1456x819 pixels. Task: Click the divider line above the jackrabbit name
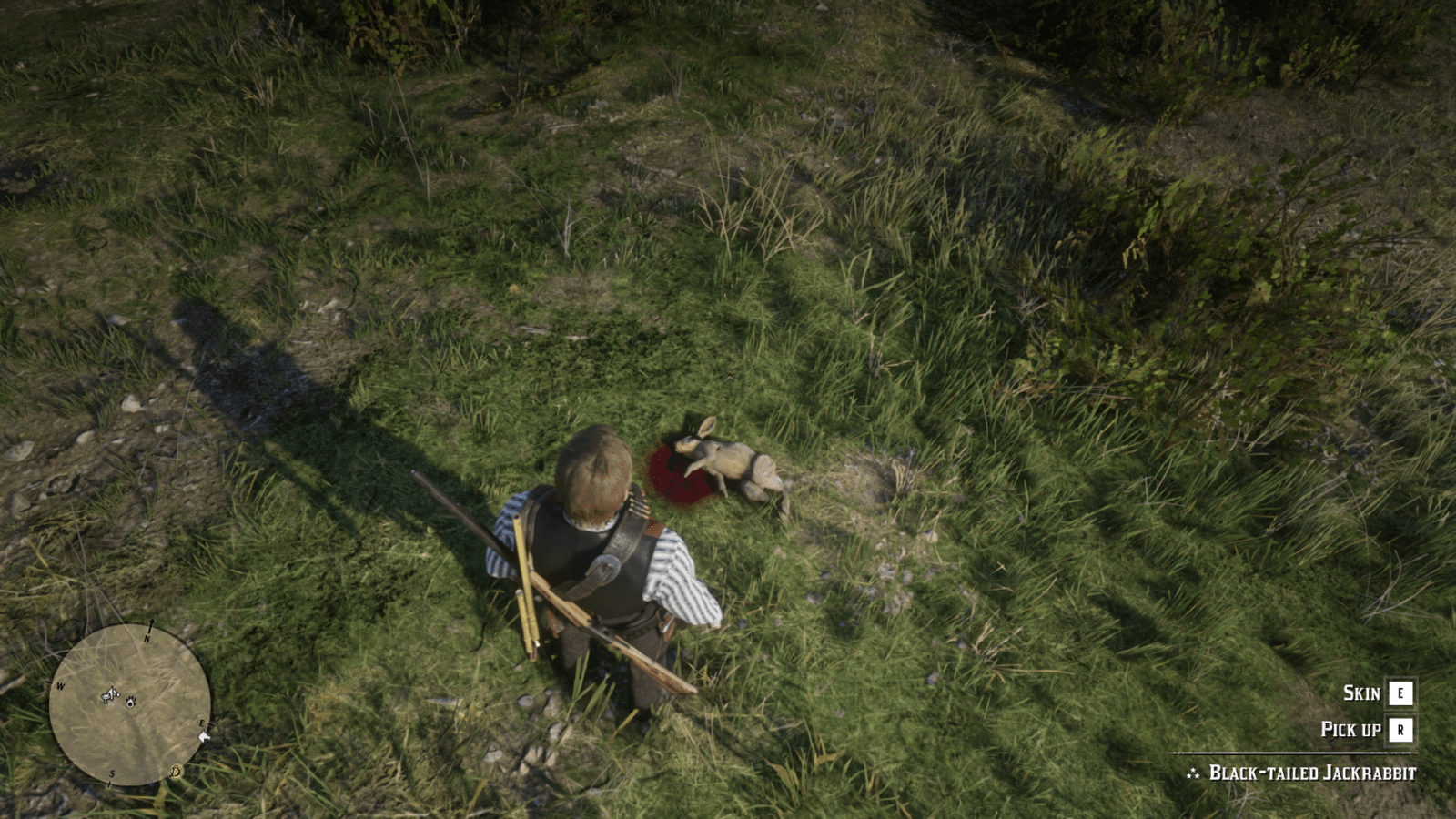[x=1292, y=753]
